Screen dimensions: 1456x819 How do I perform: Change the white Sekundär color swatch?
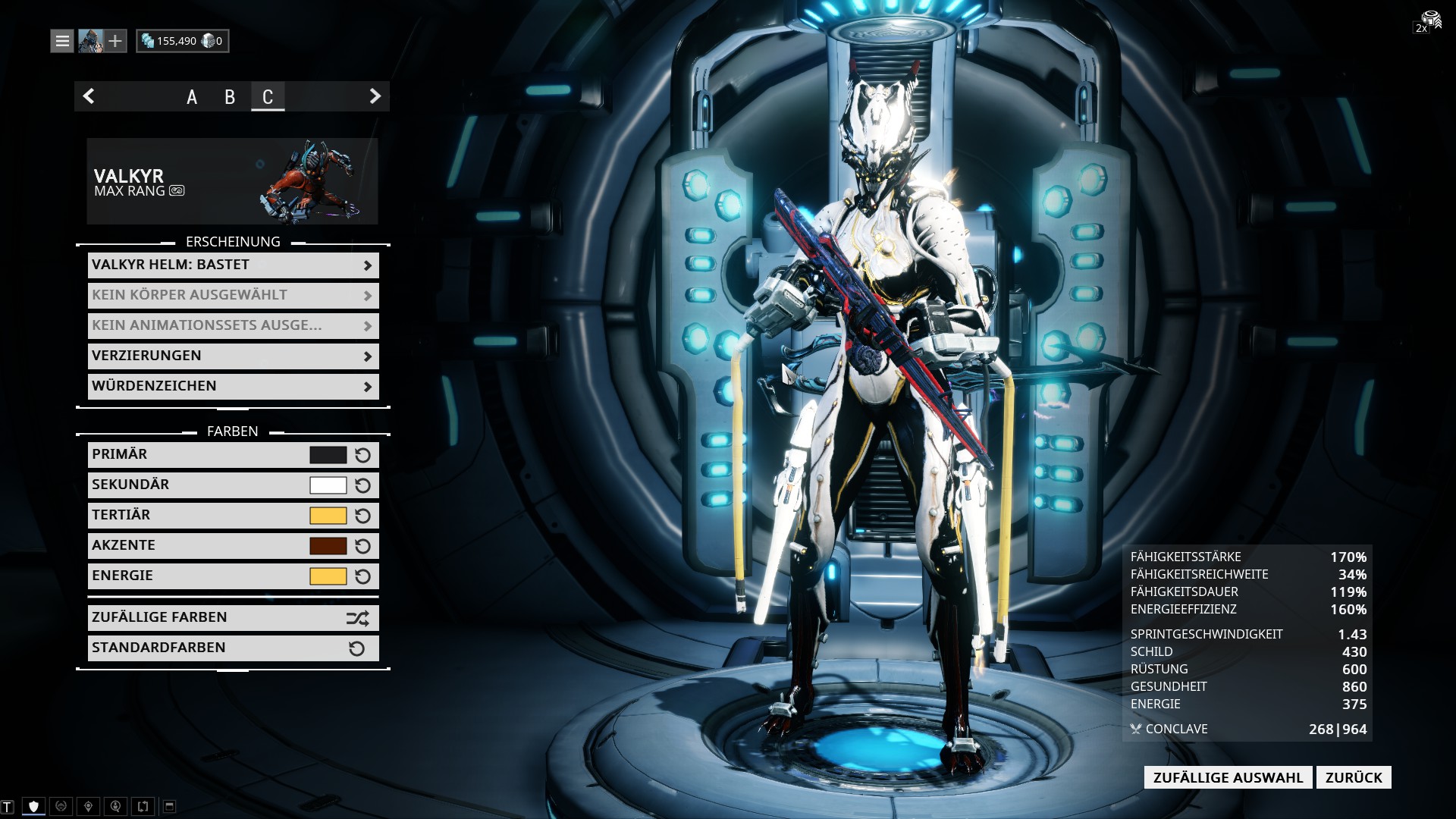click(x=328, y=485)
